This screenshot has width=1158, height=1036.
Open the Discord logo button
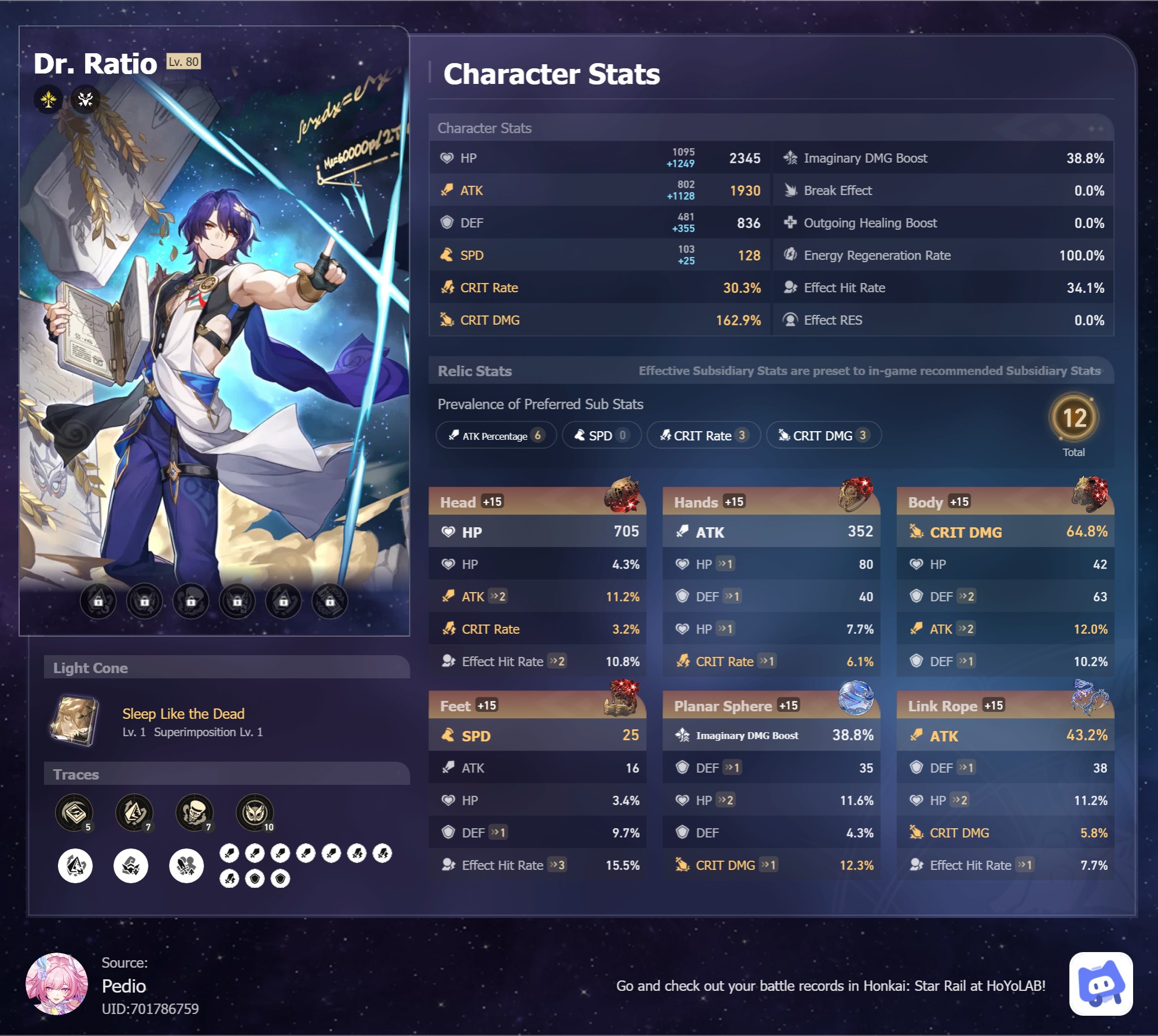pos(1101,984)
